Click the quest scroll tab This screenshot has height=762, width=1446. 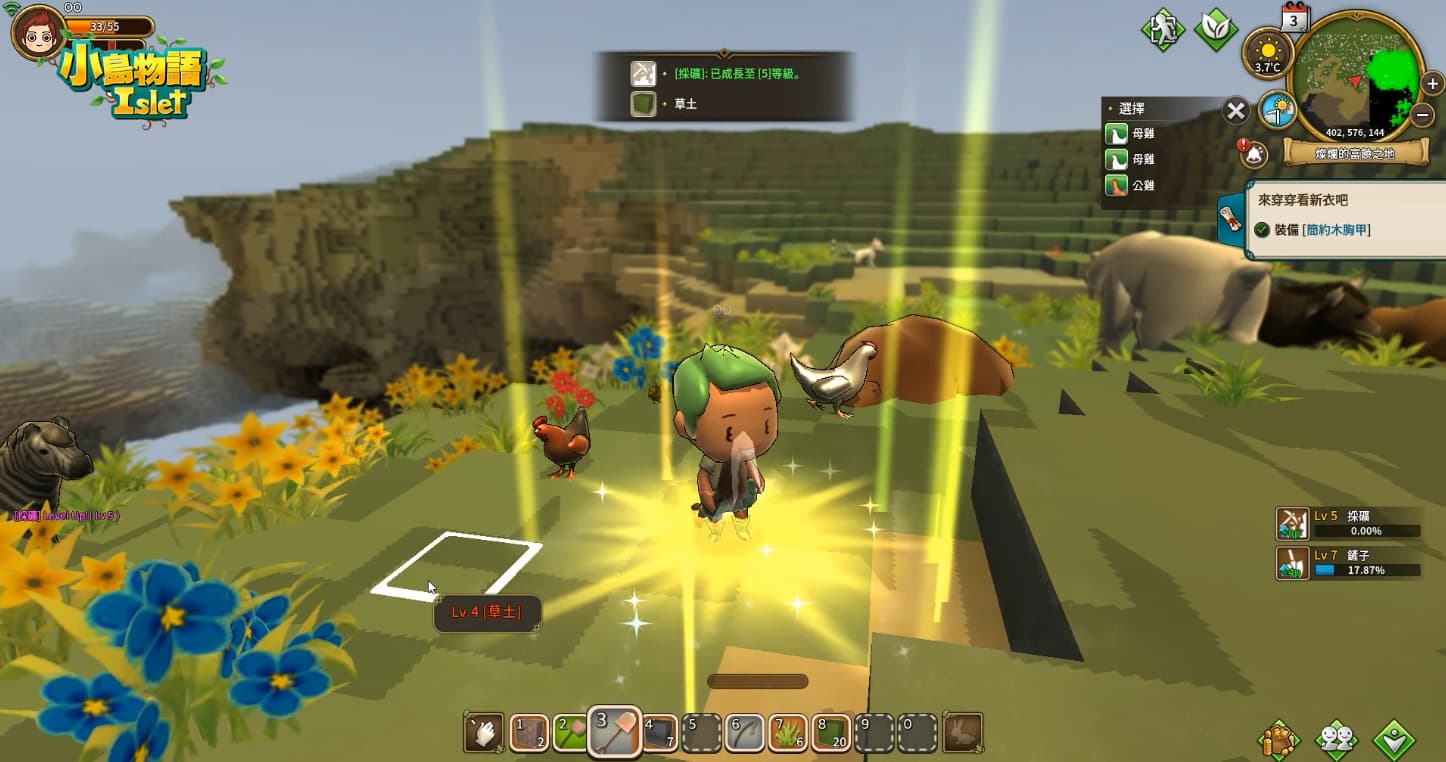1231,221
